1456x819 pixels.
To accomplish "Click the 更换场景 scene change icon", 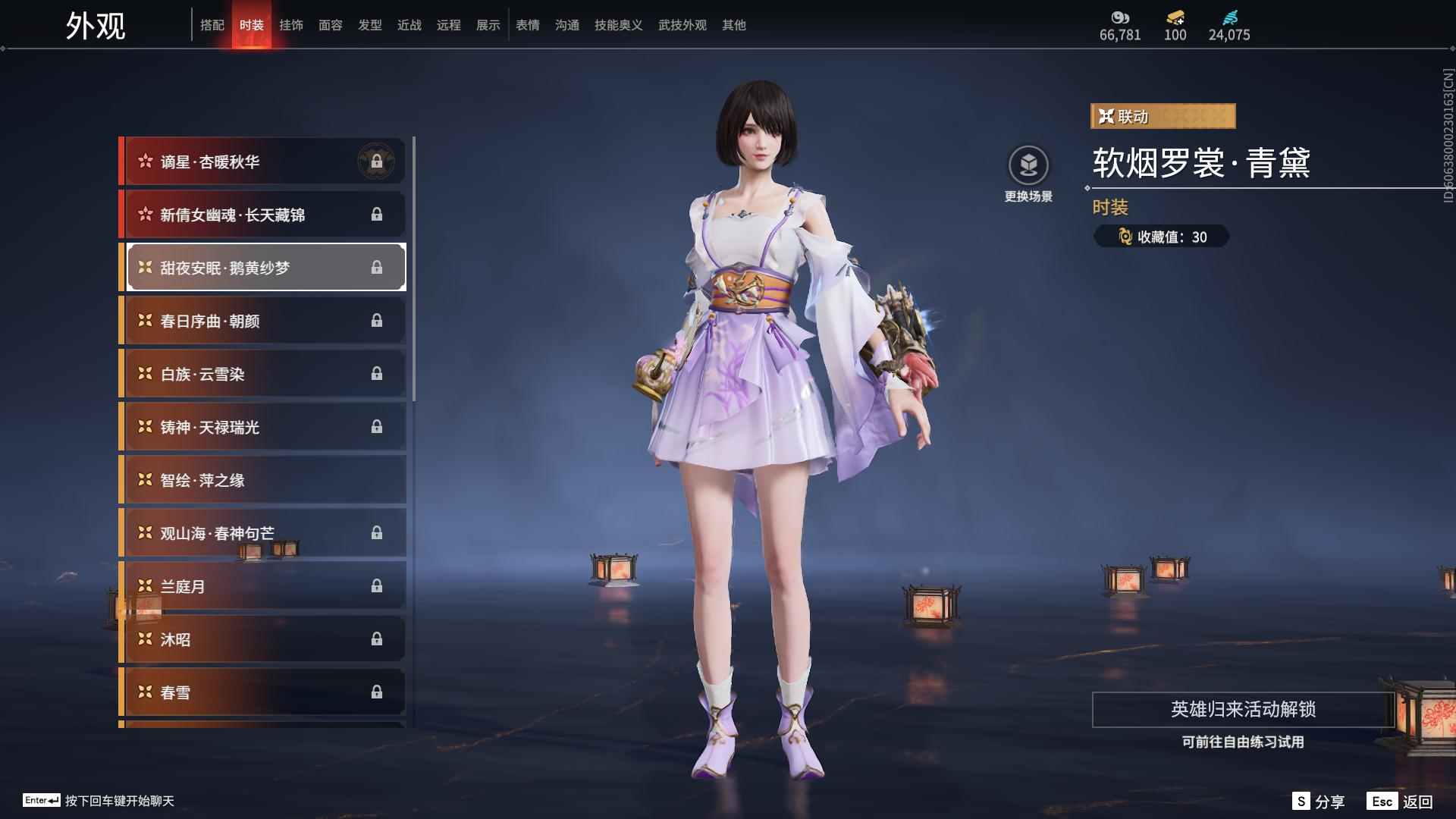I will 1028,166.
